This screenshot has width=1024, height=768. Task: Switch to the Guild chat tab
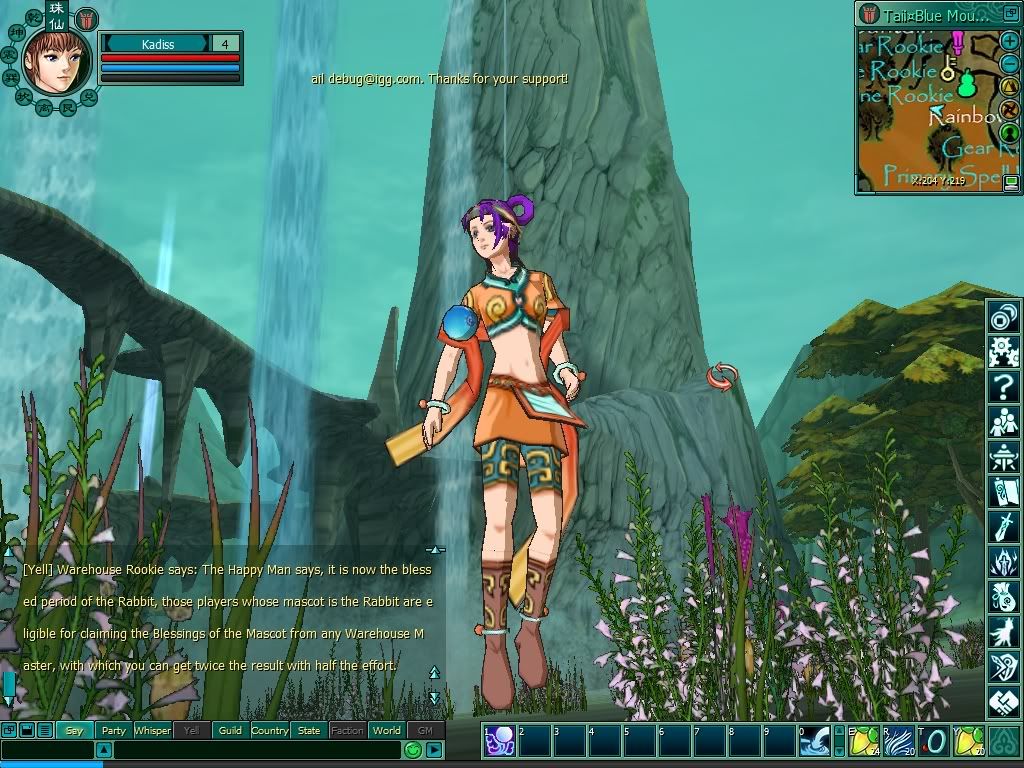point(231,730)
